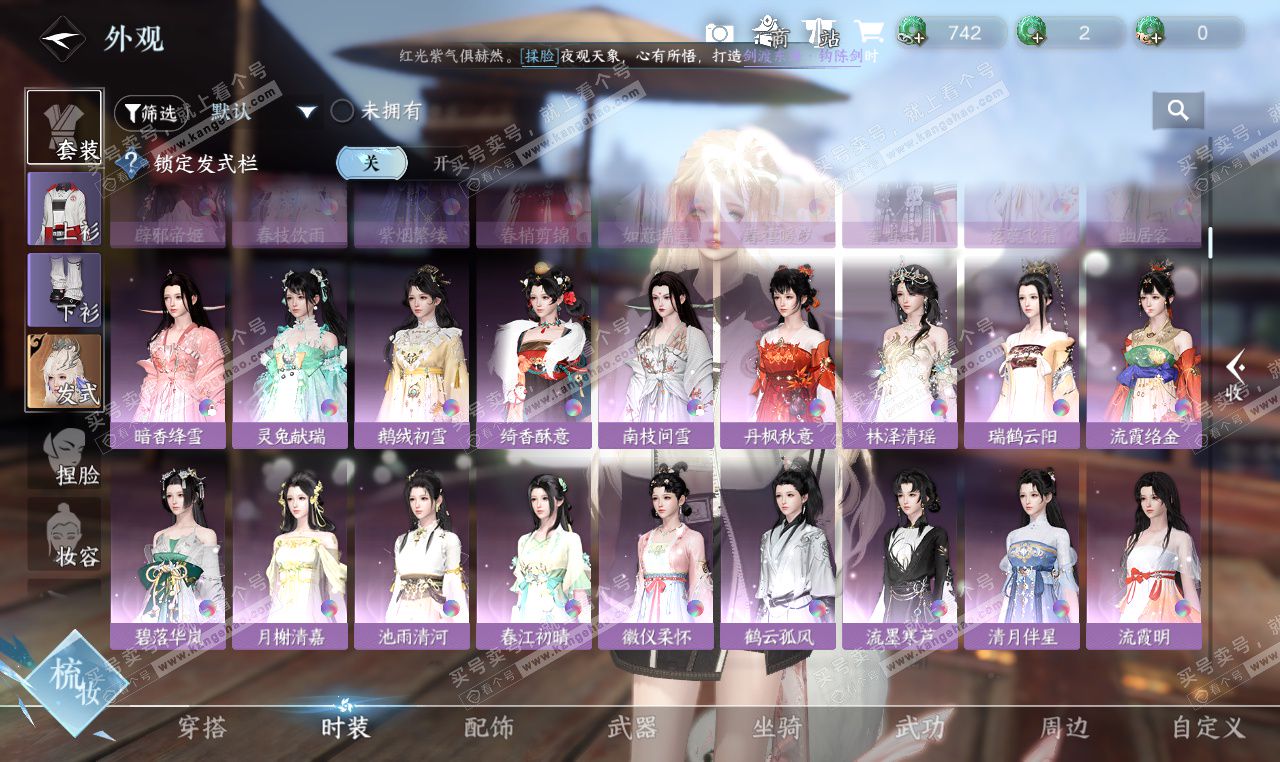Toggle the 未拥有 checkbox

(x=343, y=111)
